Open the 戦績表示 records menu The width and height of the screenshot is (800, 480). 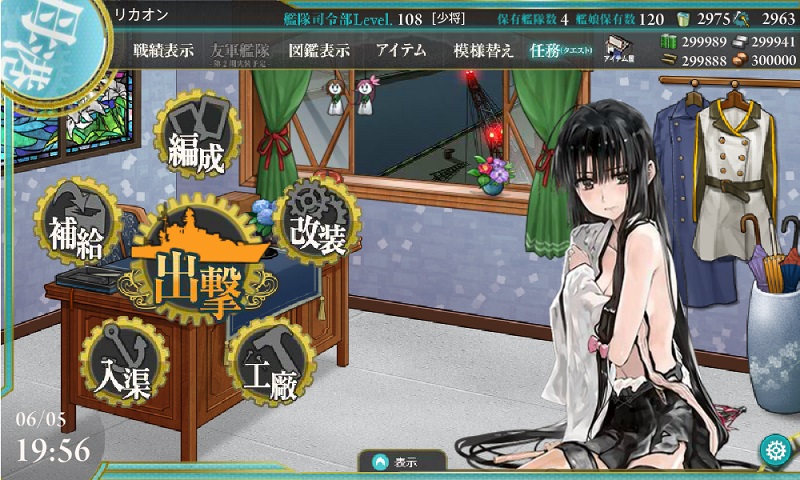click(164, 51)
